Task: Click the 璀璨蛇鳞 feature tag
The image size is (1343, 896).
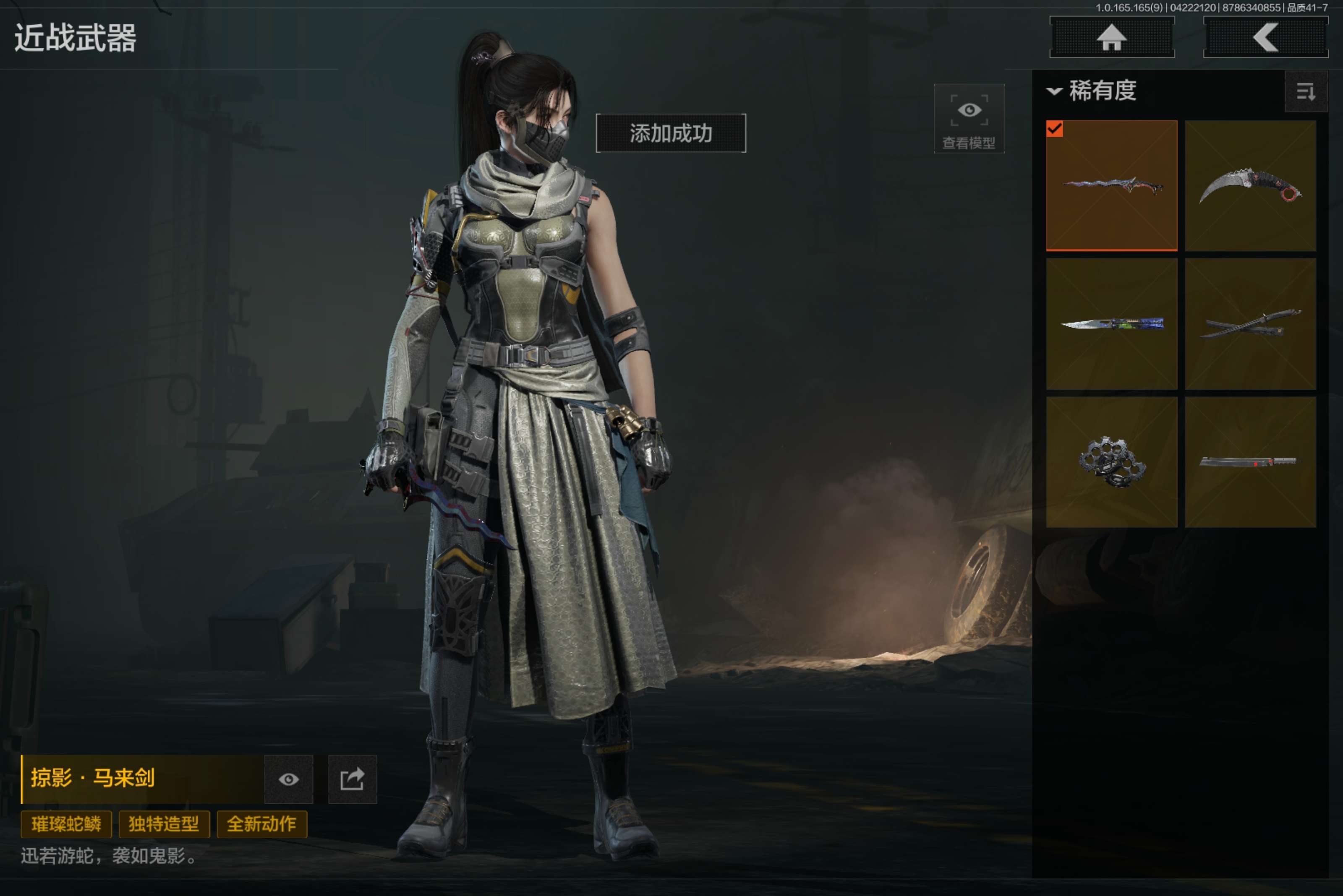Action: [66, 824]
